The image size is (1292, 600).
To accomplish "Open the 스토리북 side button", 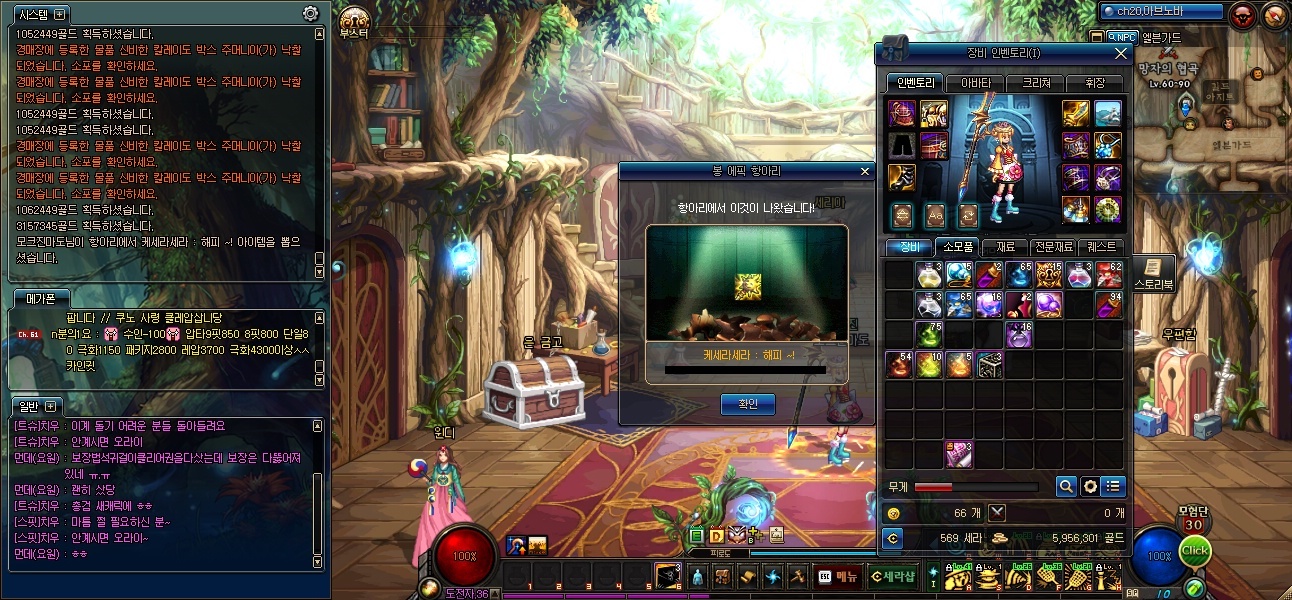I will pyautogui.click(x=1153, y=273).
